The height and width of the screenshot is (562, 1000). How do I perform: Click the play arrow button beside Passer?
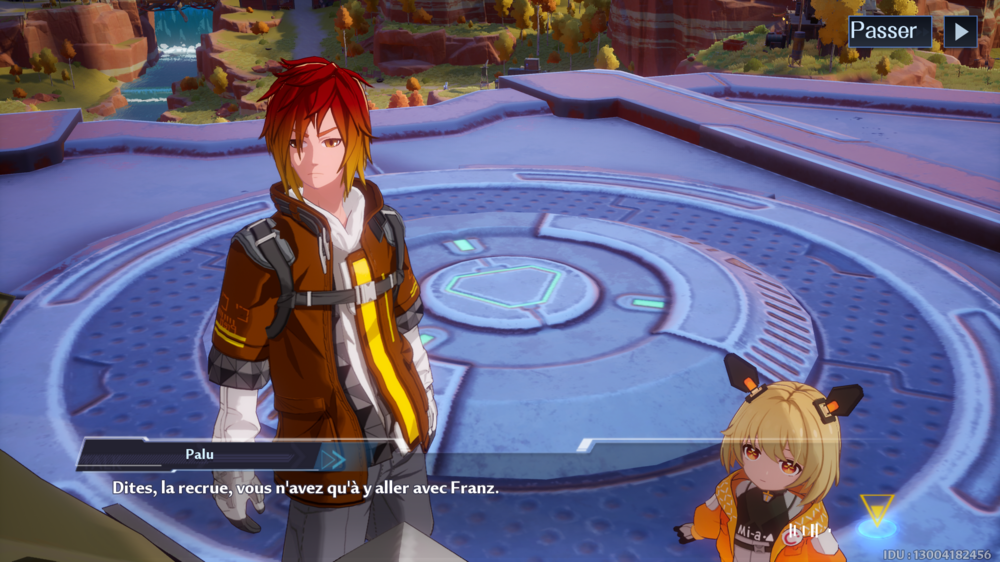960,31
